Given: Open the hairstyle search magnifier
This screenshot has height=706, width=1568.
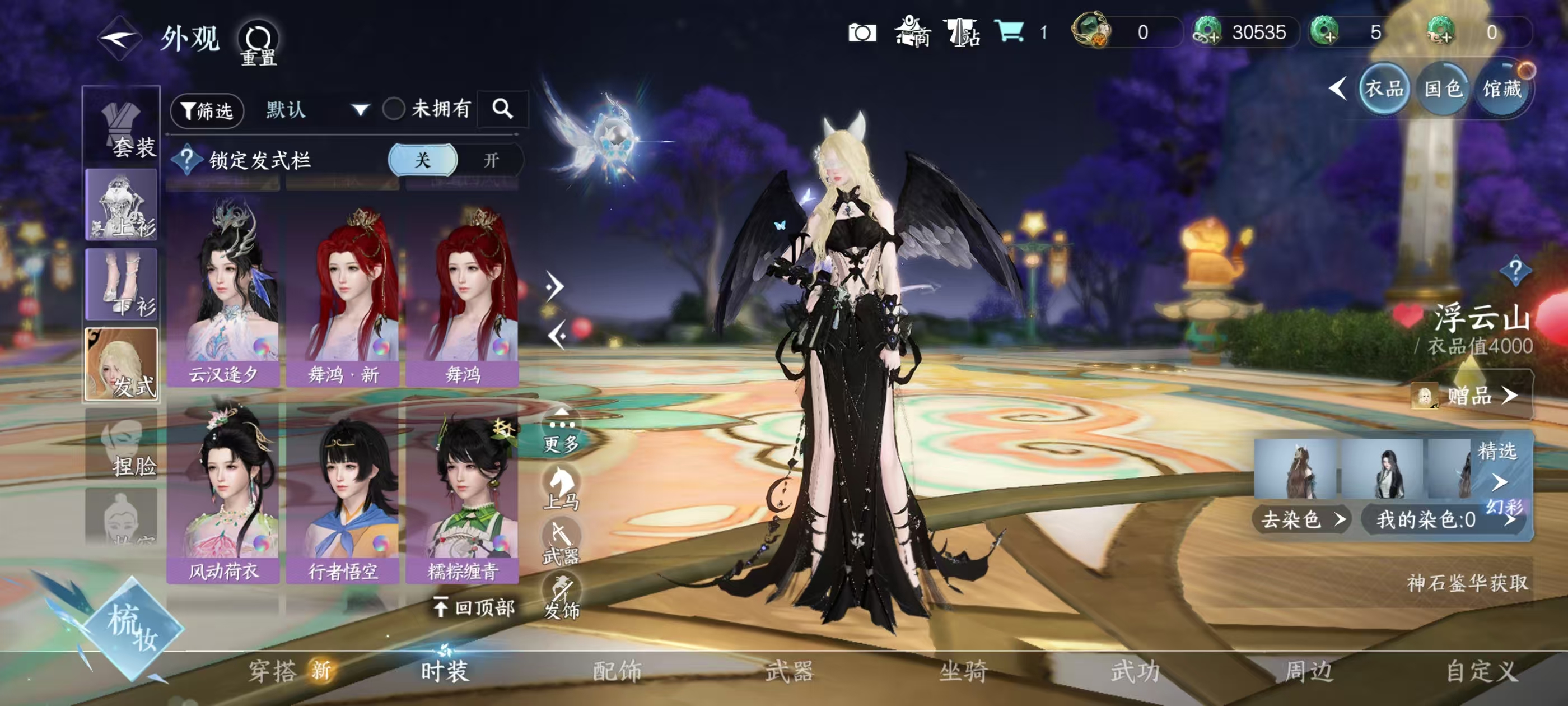Looking at the screenshot, I should coord(502,109).
